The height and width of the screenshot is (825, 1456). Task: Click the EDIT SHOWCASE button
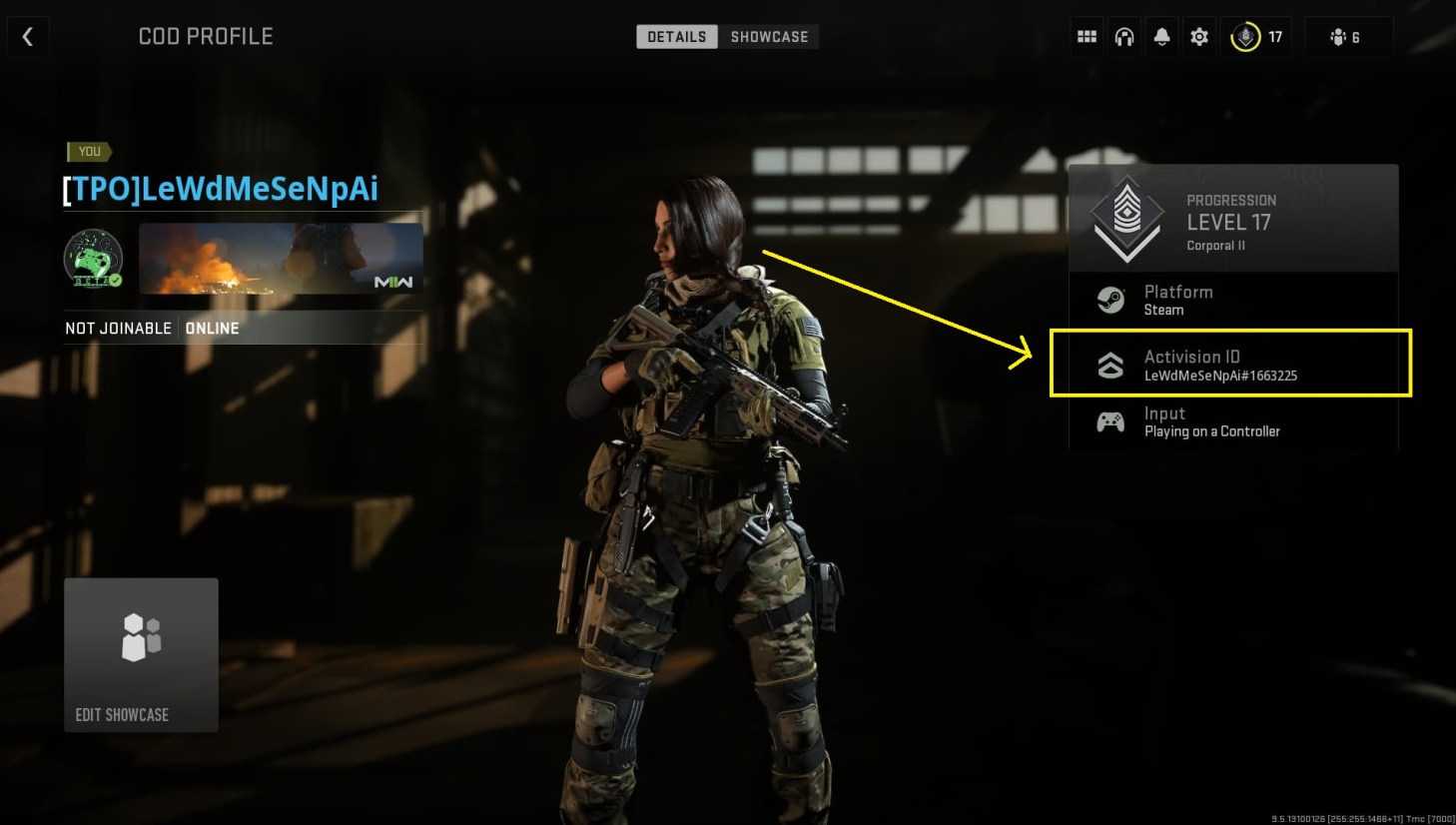(x=140, y=654)
